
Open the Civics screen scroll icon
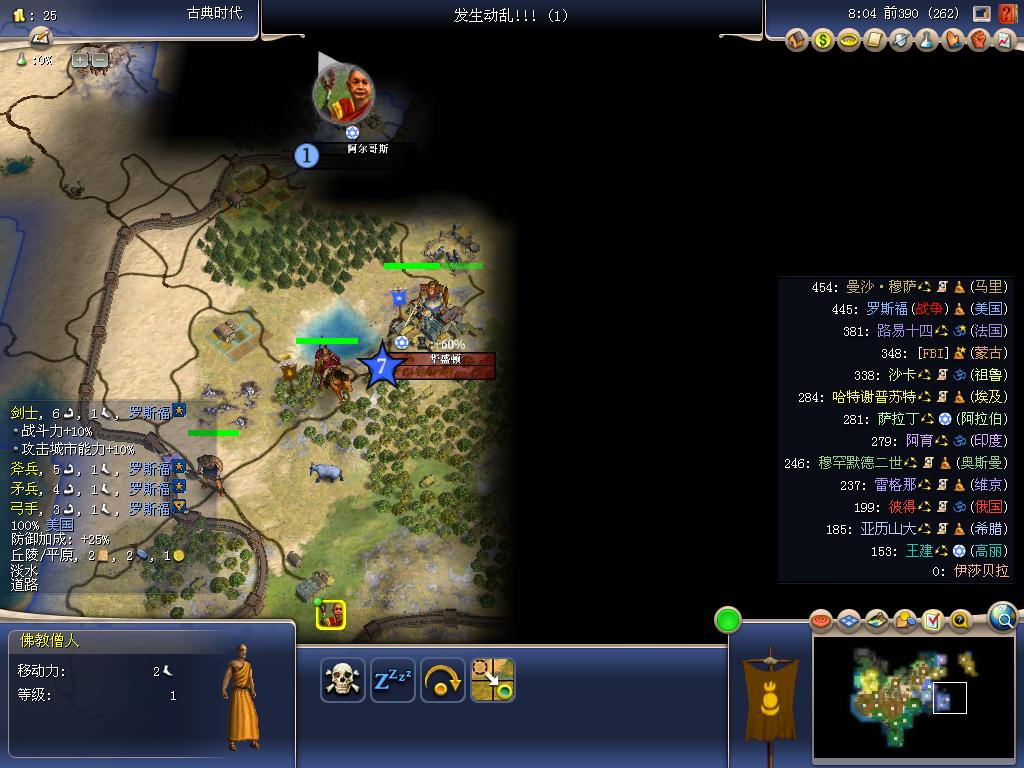[875, 41]
